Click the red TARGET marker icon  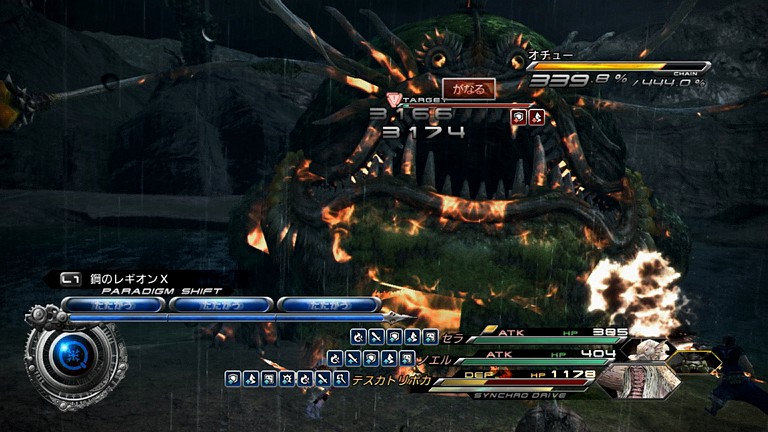393,100
